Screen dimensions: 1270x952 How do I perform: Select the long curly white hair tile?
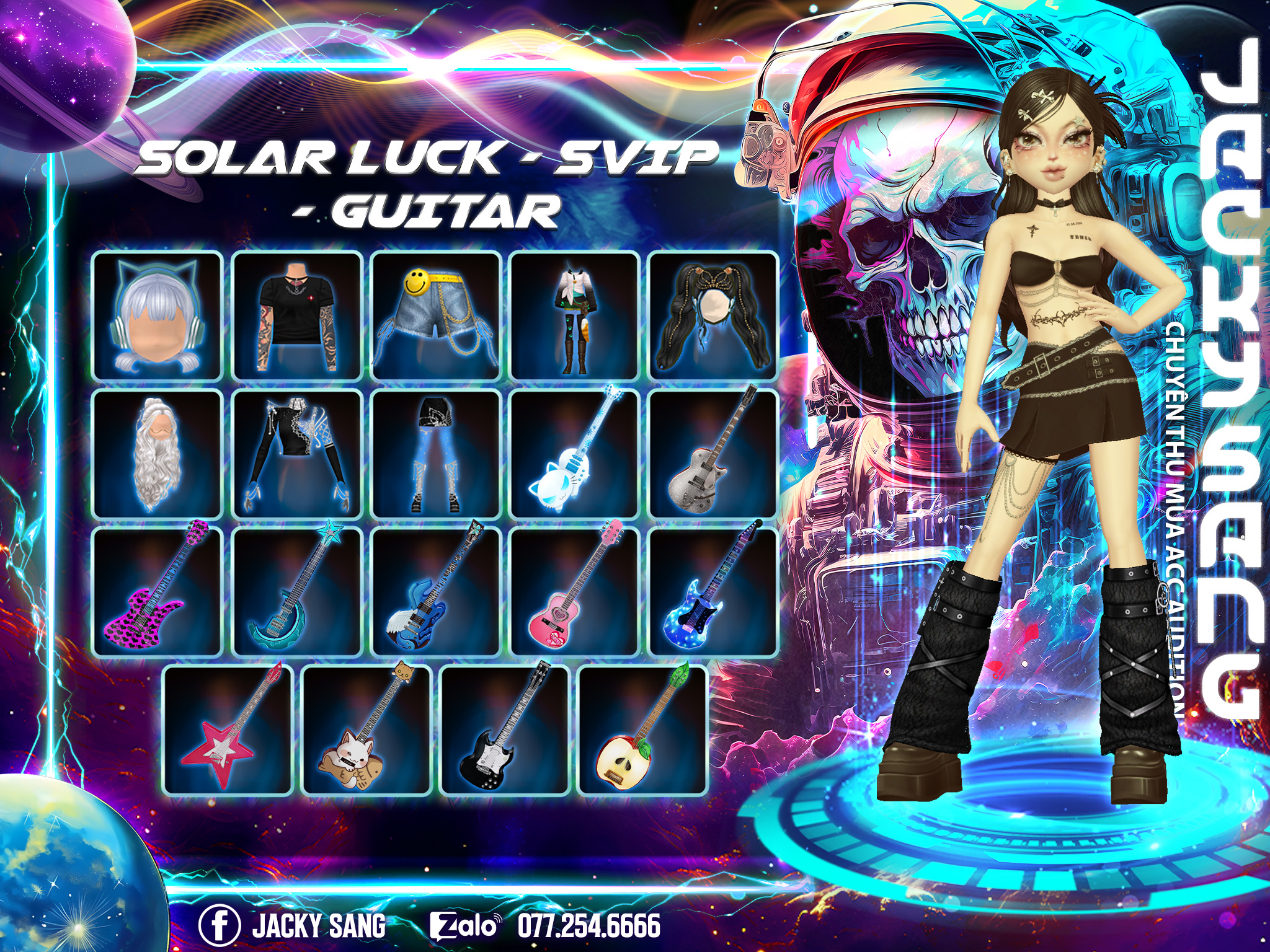point(158,454)
